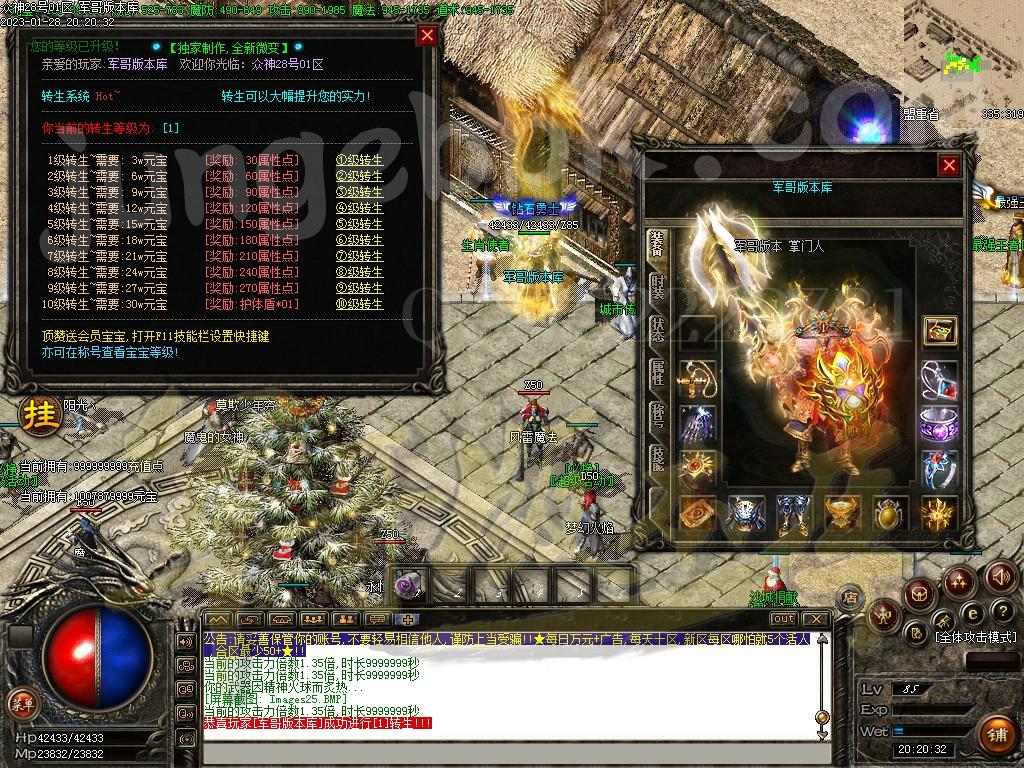Open the 菜单 menu button

pos(21,703)
